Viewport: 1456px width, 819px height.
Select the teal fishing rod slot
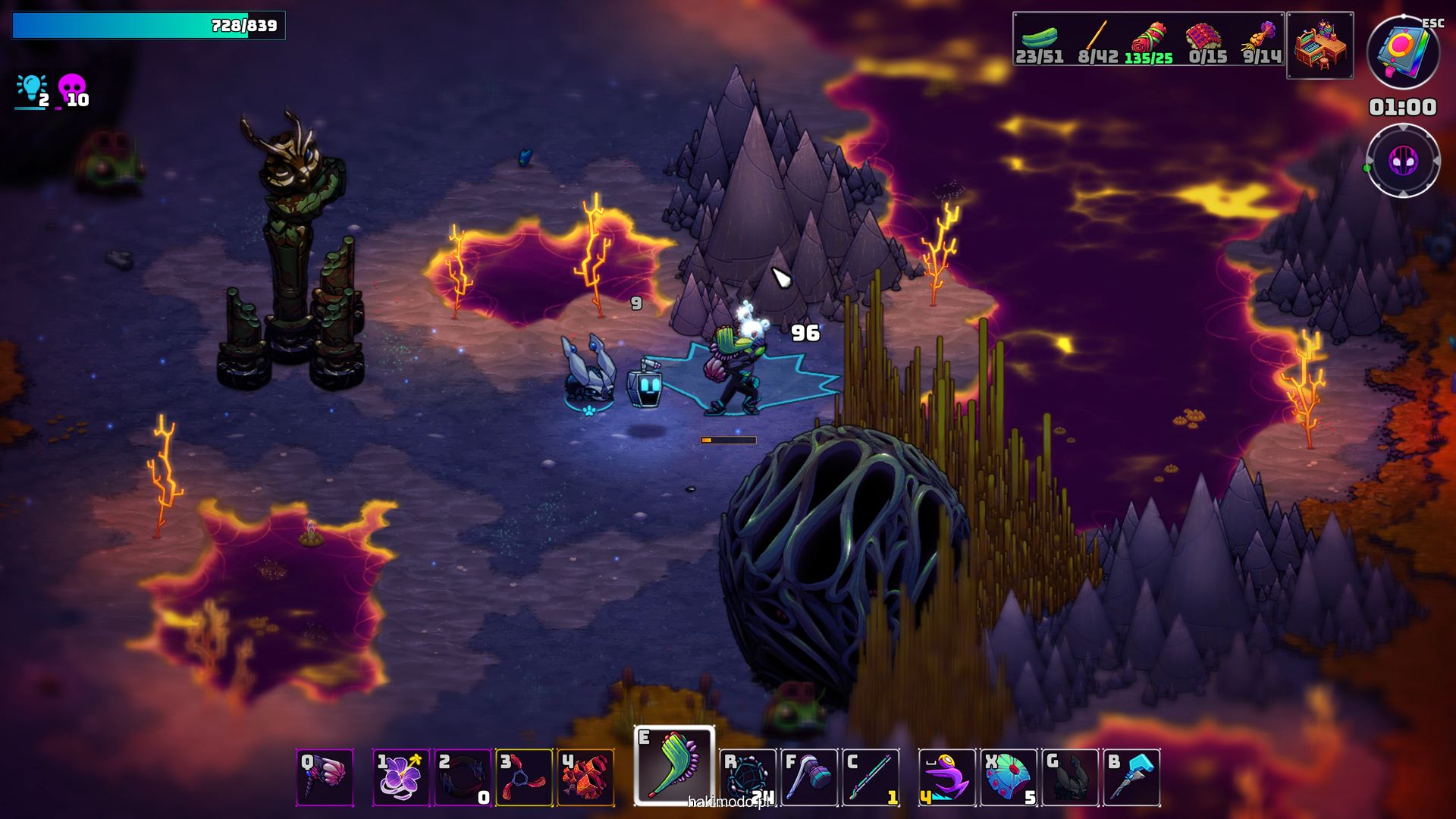871,777
